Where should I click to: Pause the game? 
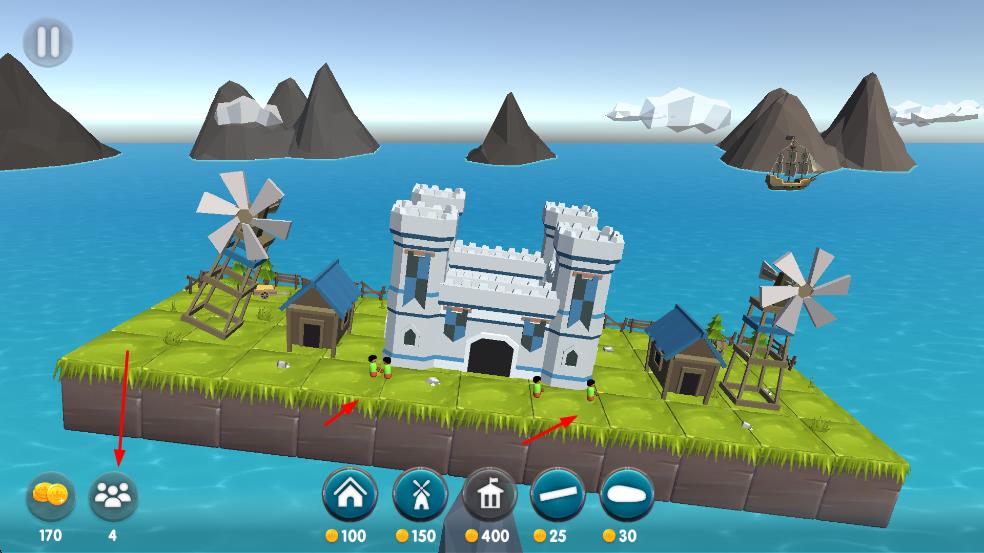pos(48,43)
